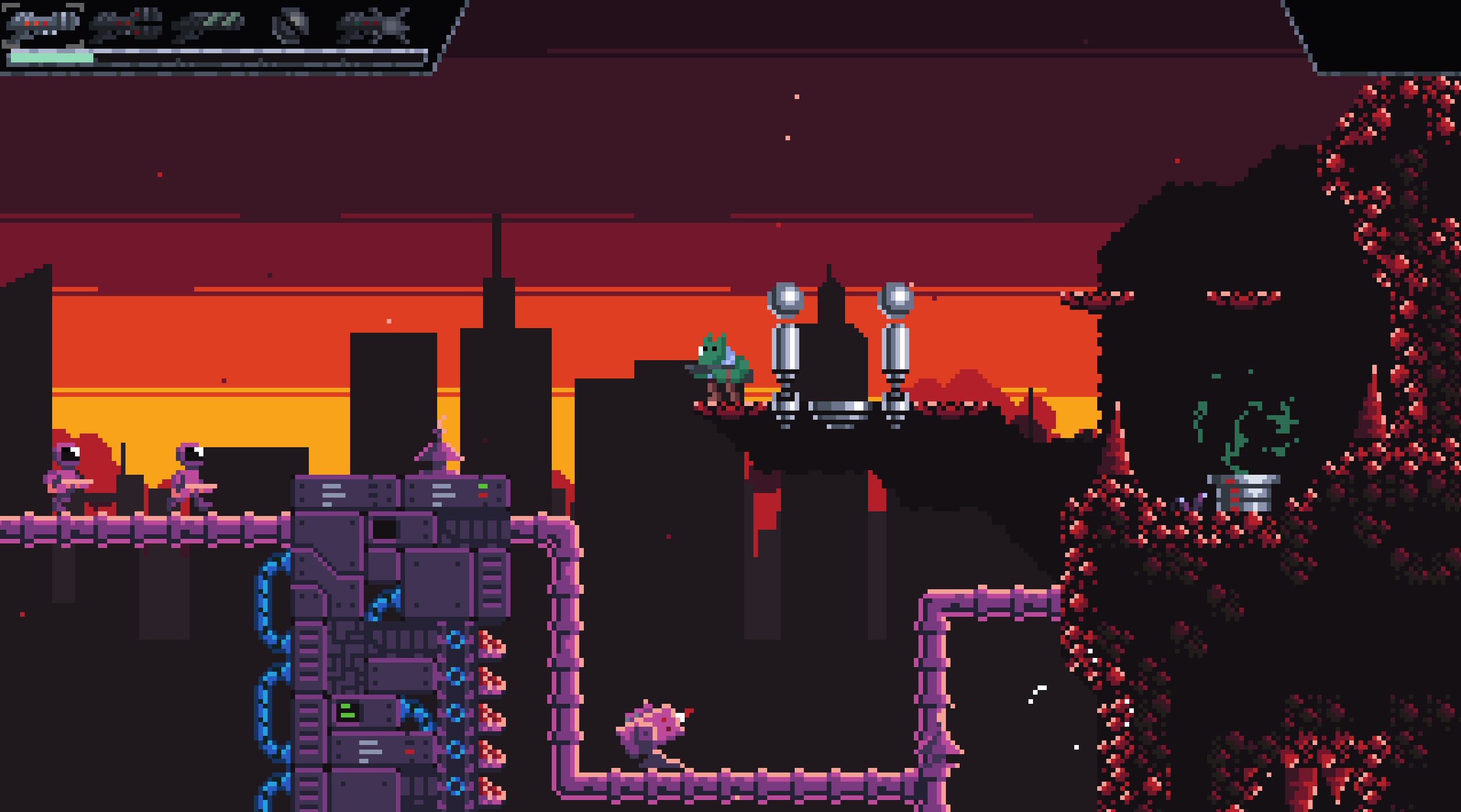Choose the green-striped rifle weapon
Screen dimensions: 1461x812
209,24
